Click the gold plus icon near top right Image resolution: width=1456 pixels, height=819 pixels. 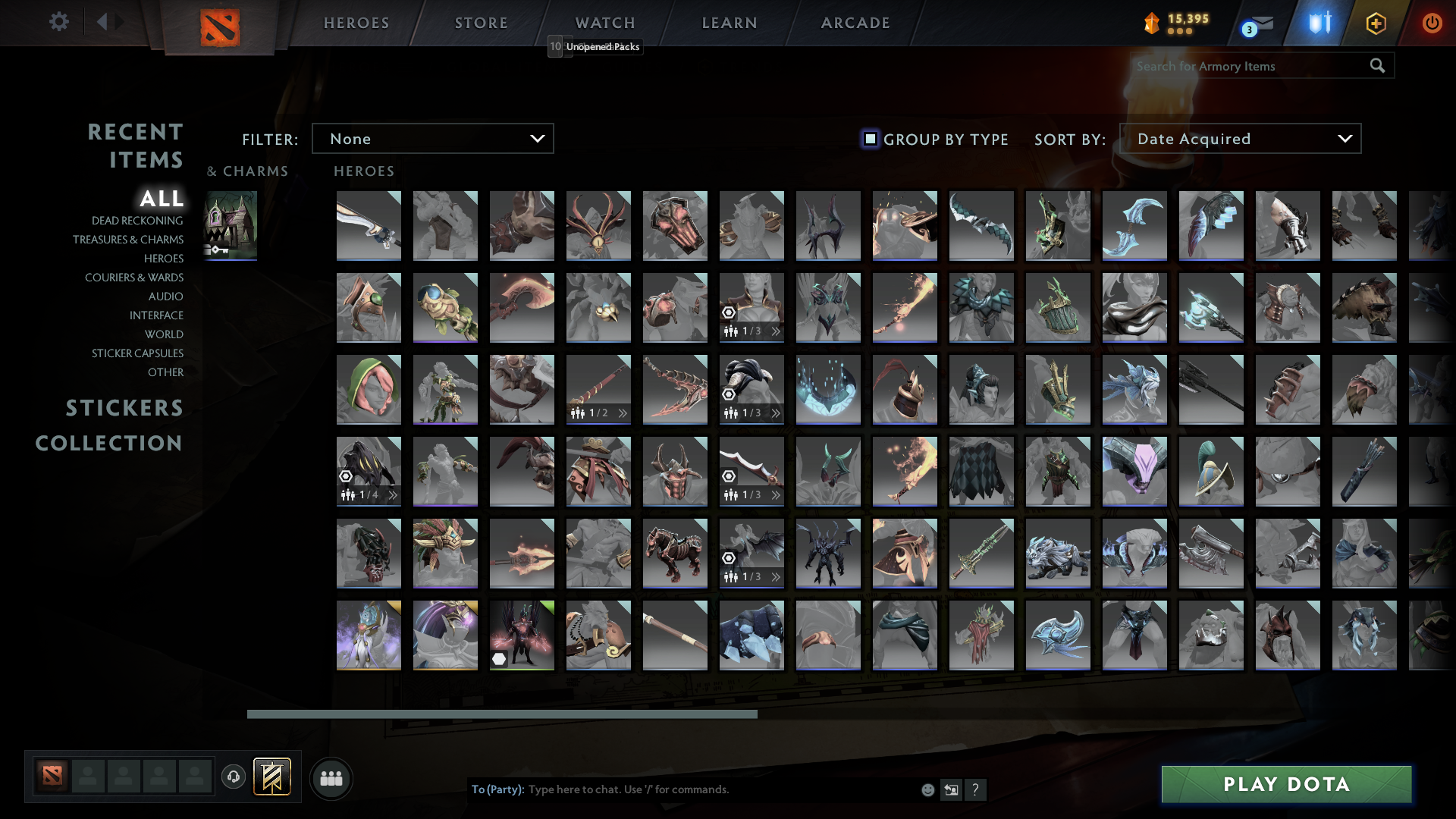(1376, 24)
